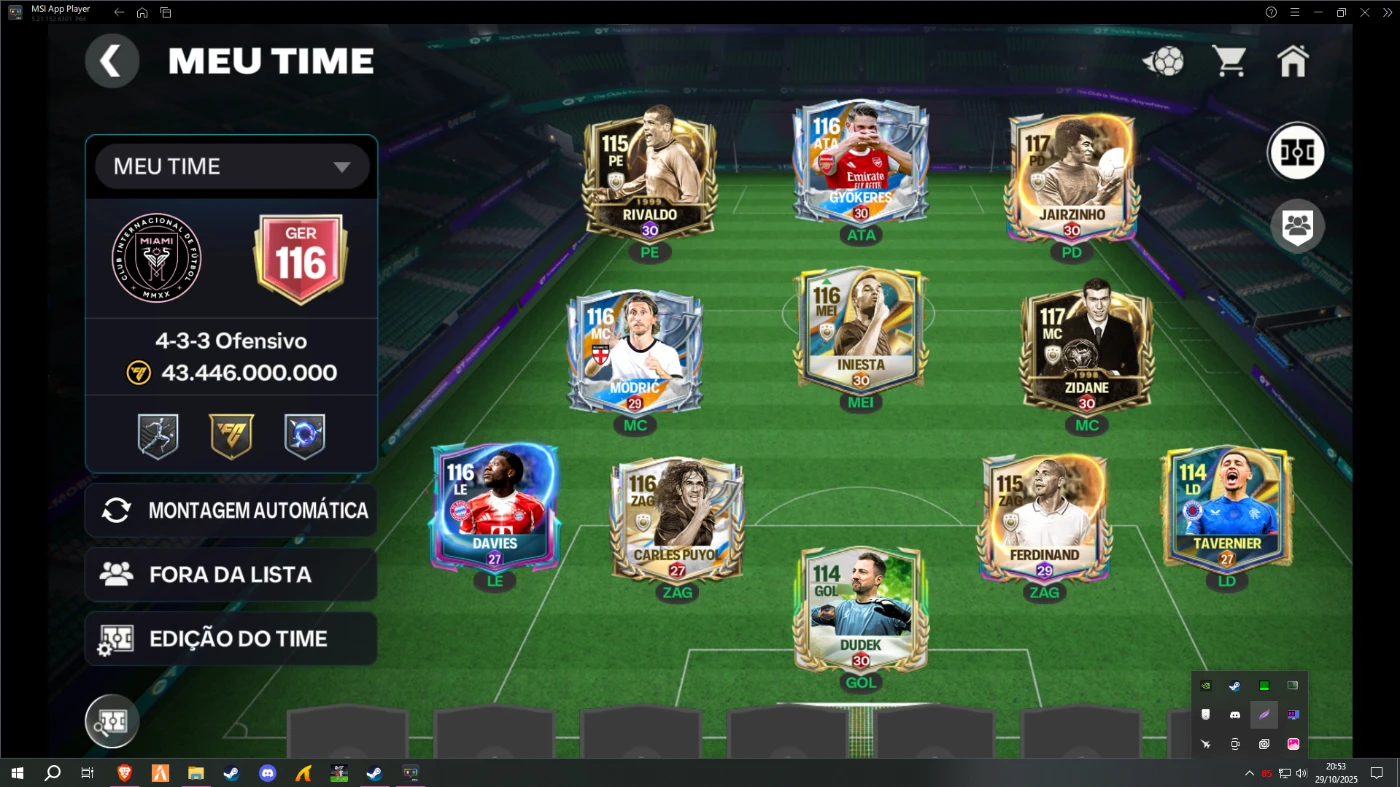Select the home icon at top right
The width and height of the screenshot is (1400, 787).
tap(1293, 60)
